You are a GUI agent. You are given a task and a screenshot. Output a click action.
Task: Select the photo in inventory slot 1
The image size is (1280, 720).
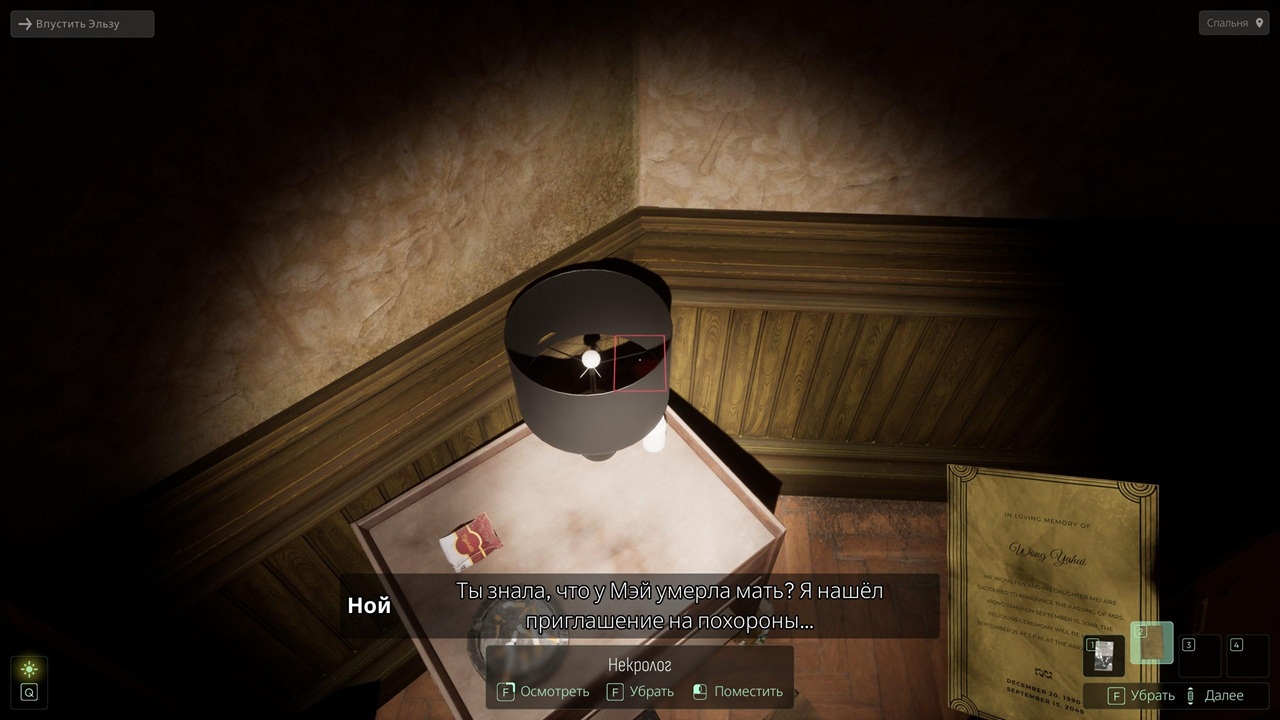click(1104, 656)
